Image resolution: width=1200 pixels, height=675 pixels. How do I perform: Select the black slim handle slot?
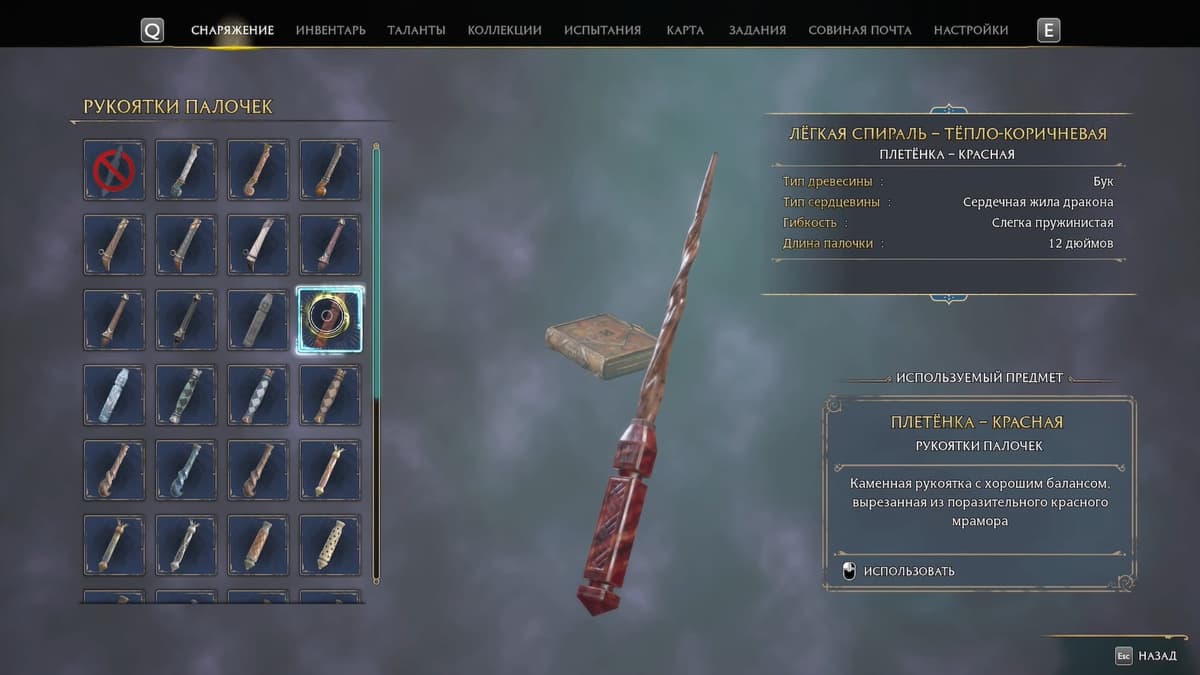186,320
